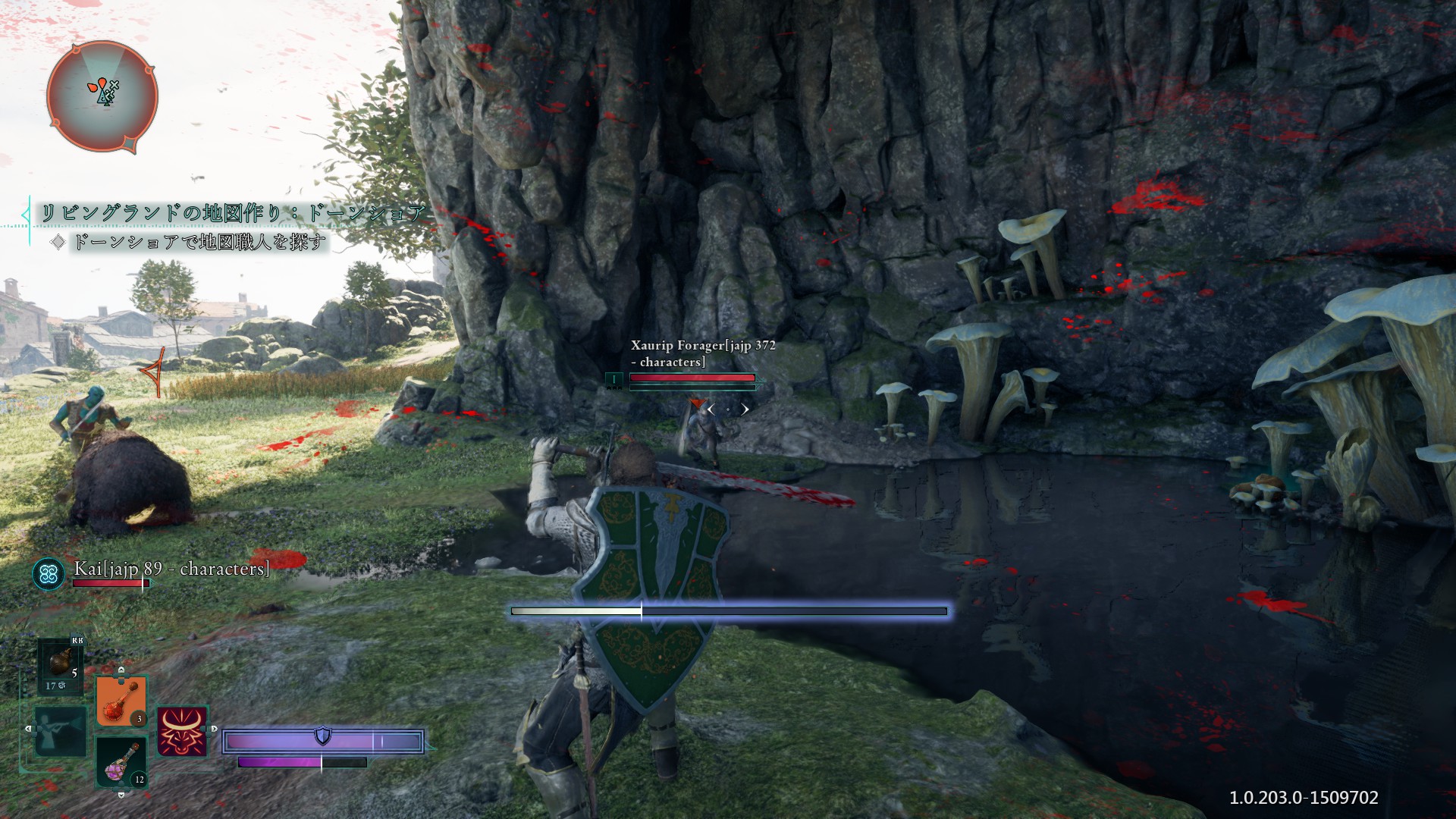Activate the bull head charge ability
The height and width of the screenshot is (819, 1456).
pyautogui.click(x=182, y=732)
